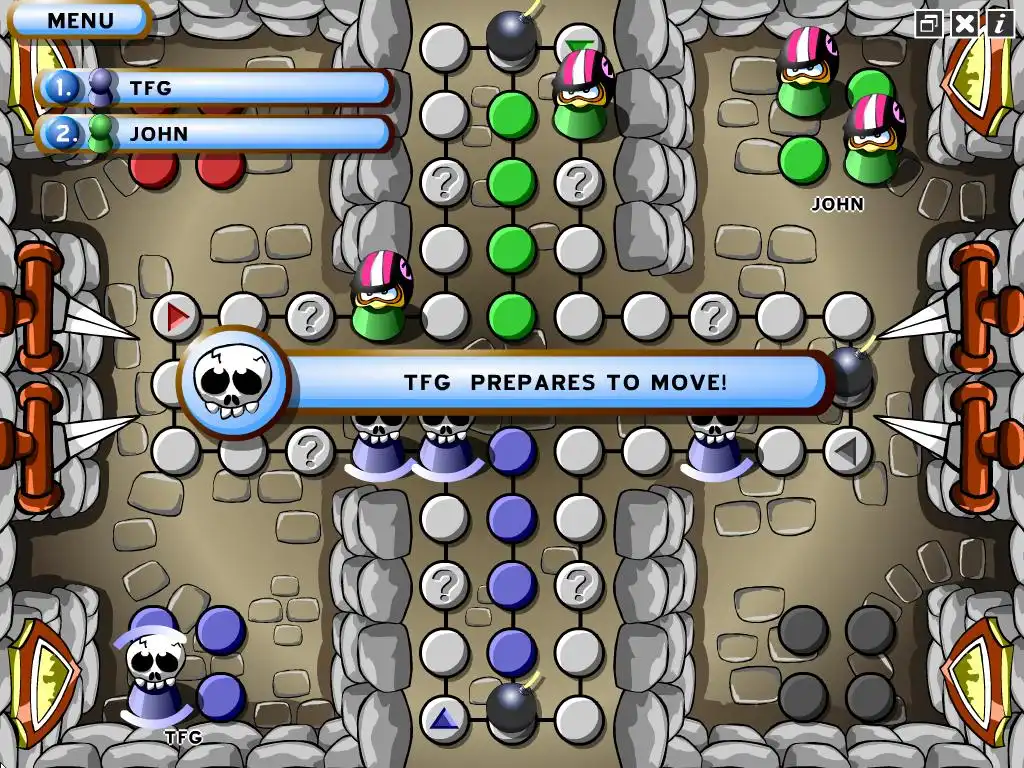Select the gray left-arrow board tile
Viewport: 1024px width, 768px height.
[x=847, y=451]
